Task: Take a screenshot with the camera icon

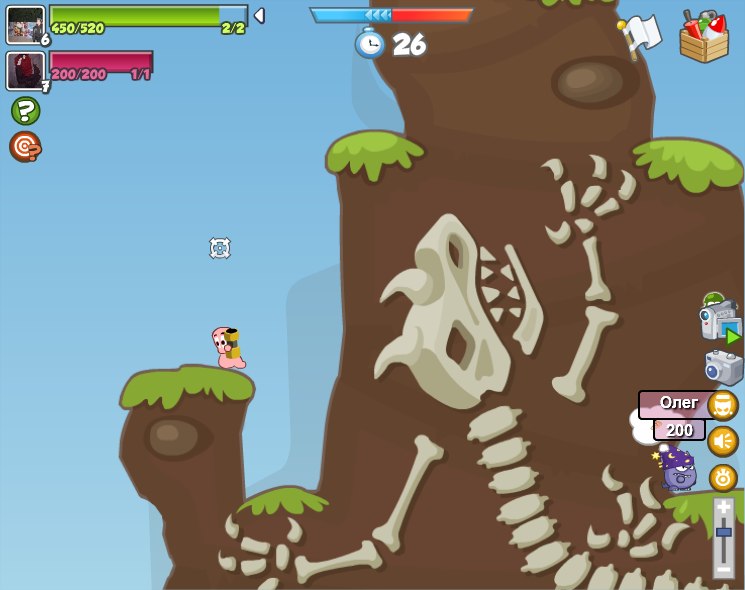Action: click(723, 367)
